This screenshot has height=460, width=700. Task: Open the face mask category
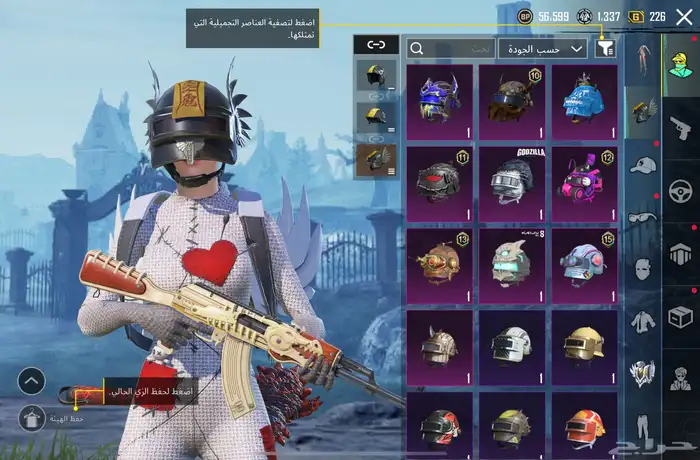click(x=642, y=269)
